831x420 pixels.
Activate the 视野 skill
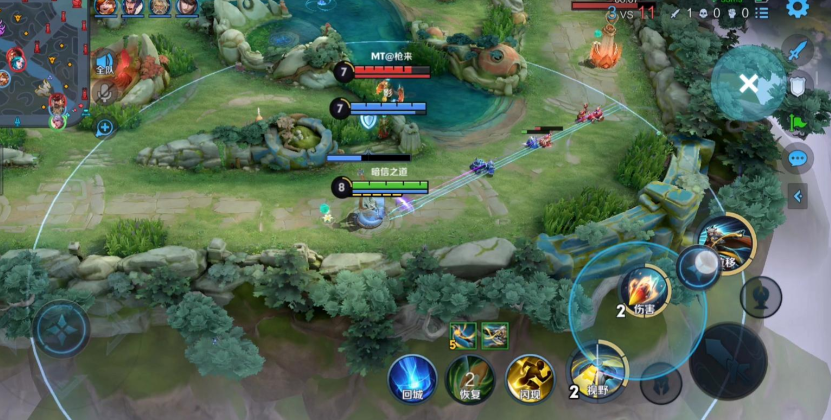(x=597, y=372)
